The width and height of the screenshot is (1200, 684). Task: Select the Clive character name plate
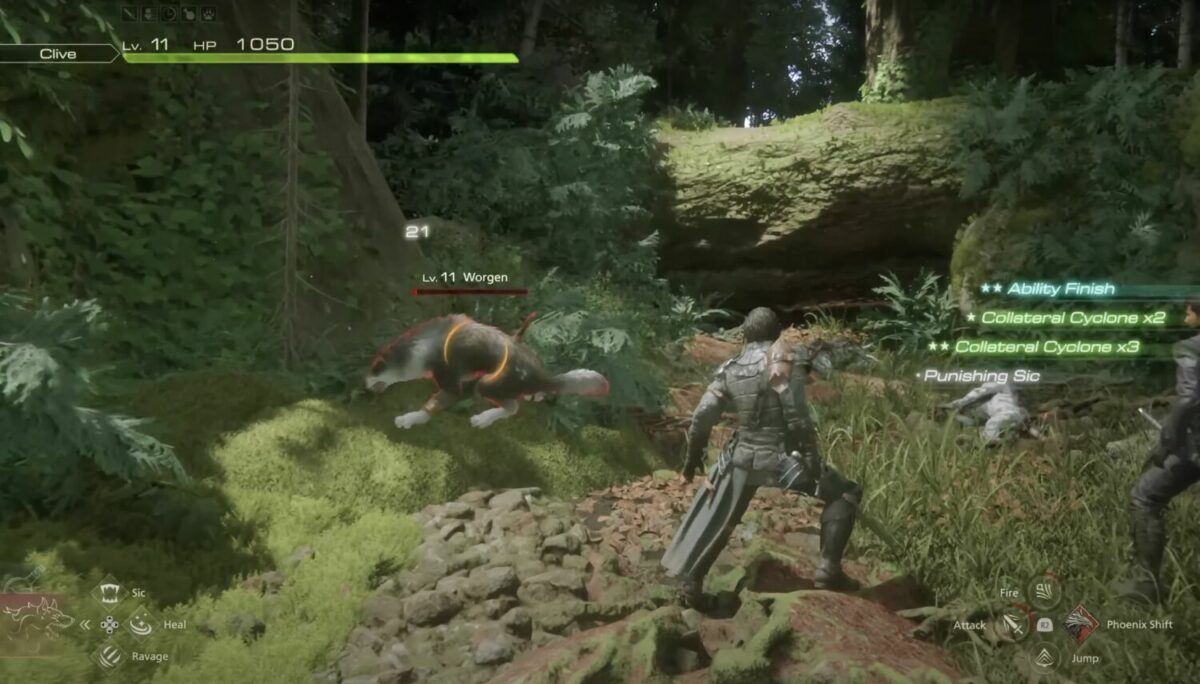pyautogui.click(x=58, y=54)
